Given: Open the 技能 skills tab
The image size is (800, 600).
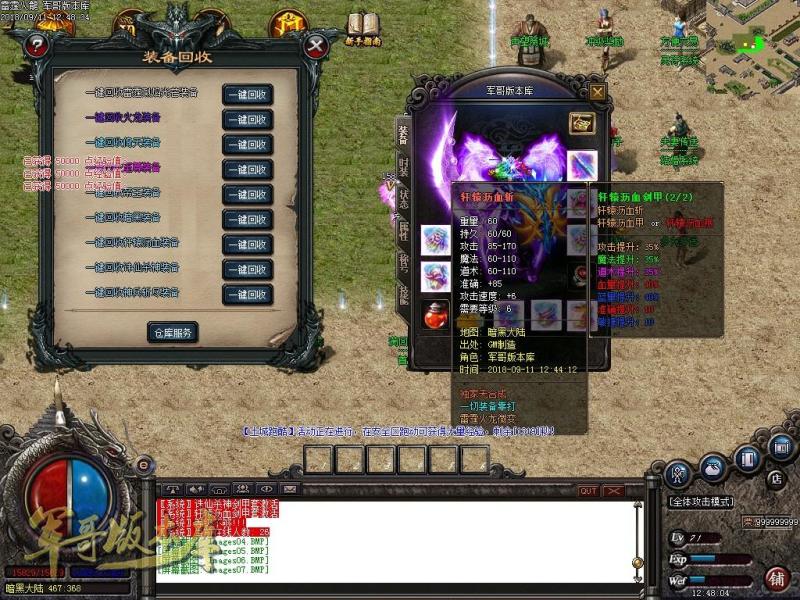Looking at the screenshot, I should click(402, 293).
